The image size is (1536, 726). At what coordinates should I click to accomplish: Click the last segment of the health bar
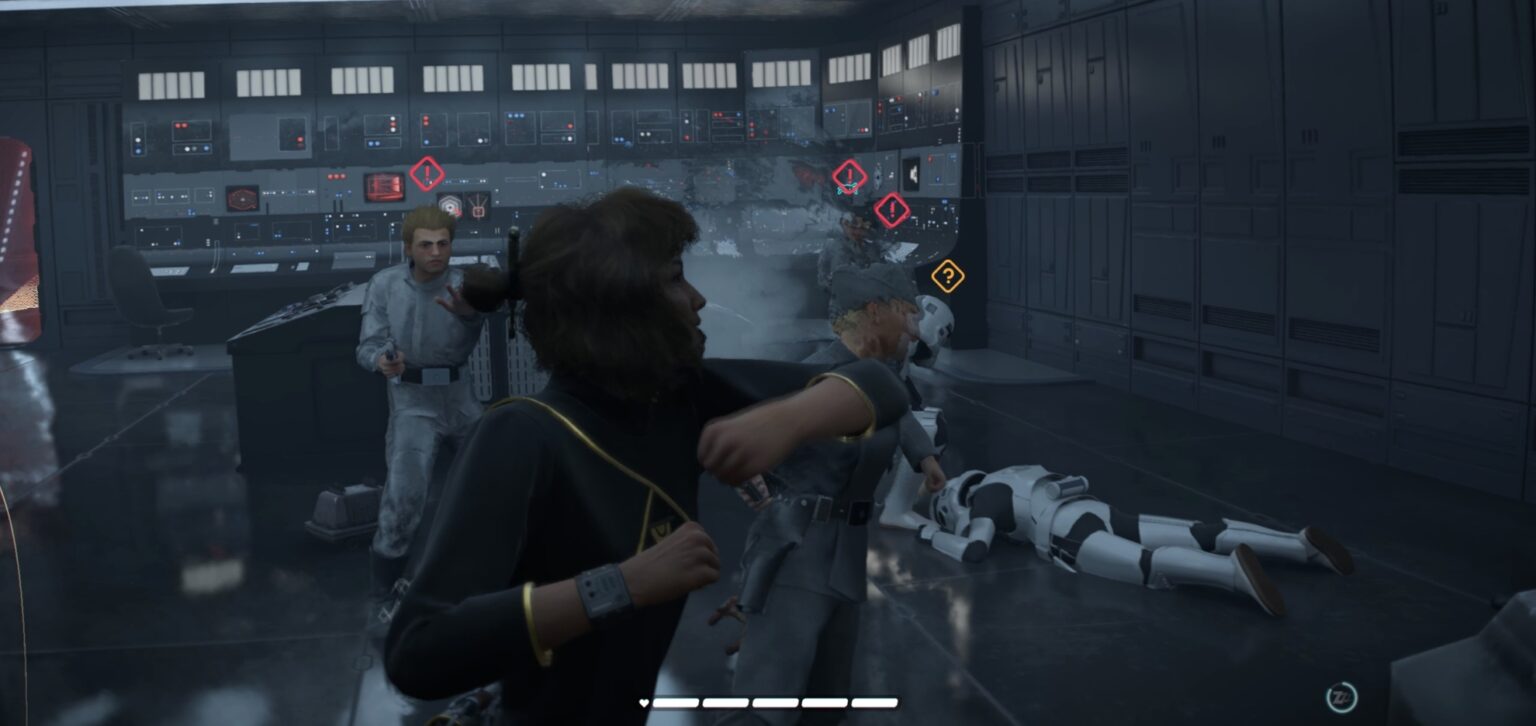(x=873, y=702)
